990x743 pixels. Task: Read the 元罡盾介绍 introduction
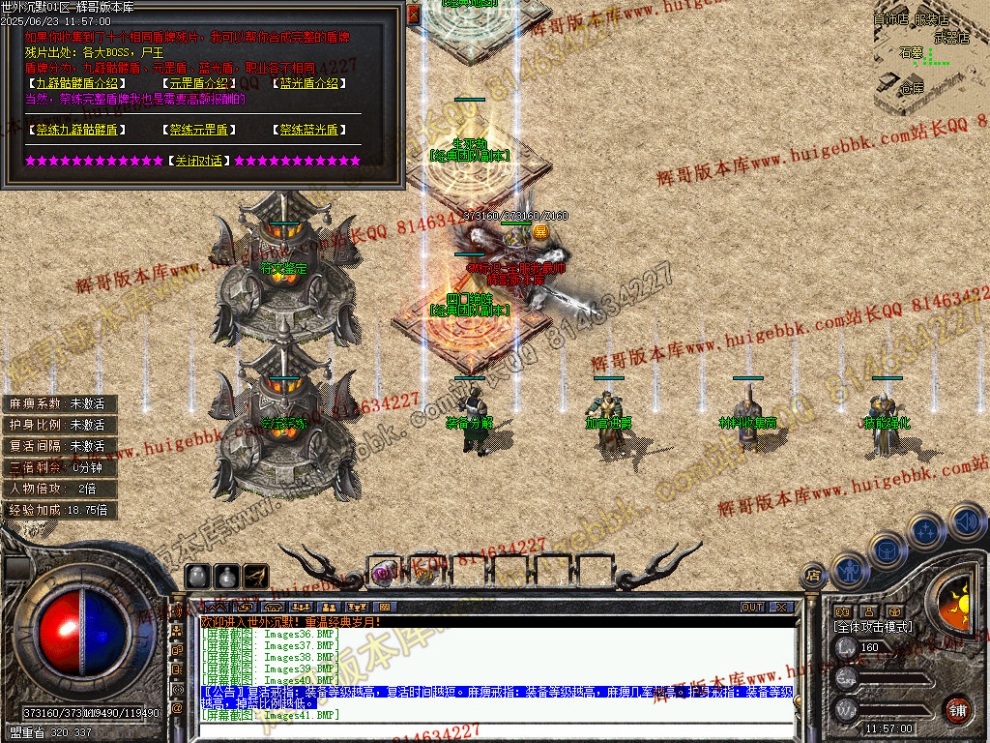(199, 84)
